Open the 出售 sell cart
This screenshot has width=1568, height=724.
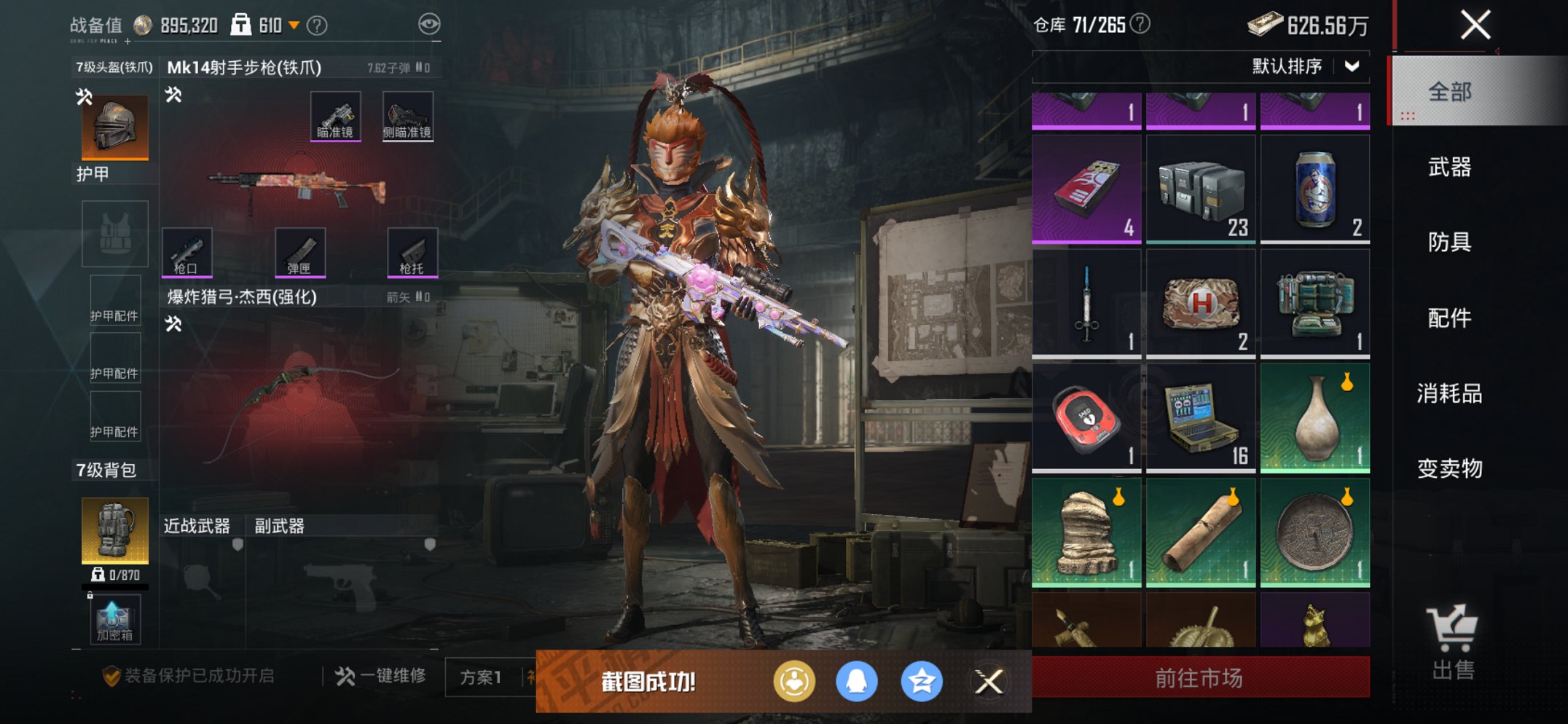[x=1452, y=642]
